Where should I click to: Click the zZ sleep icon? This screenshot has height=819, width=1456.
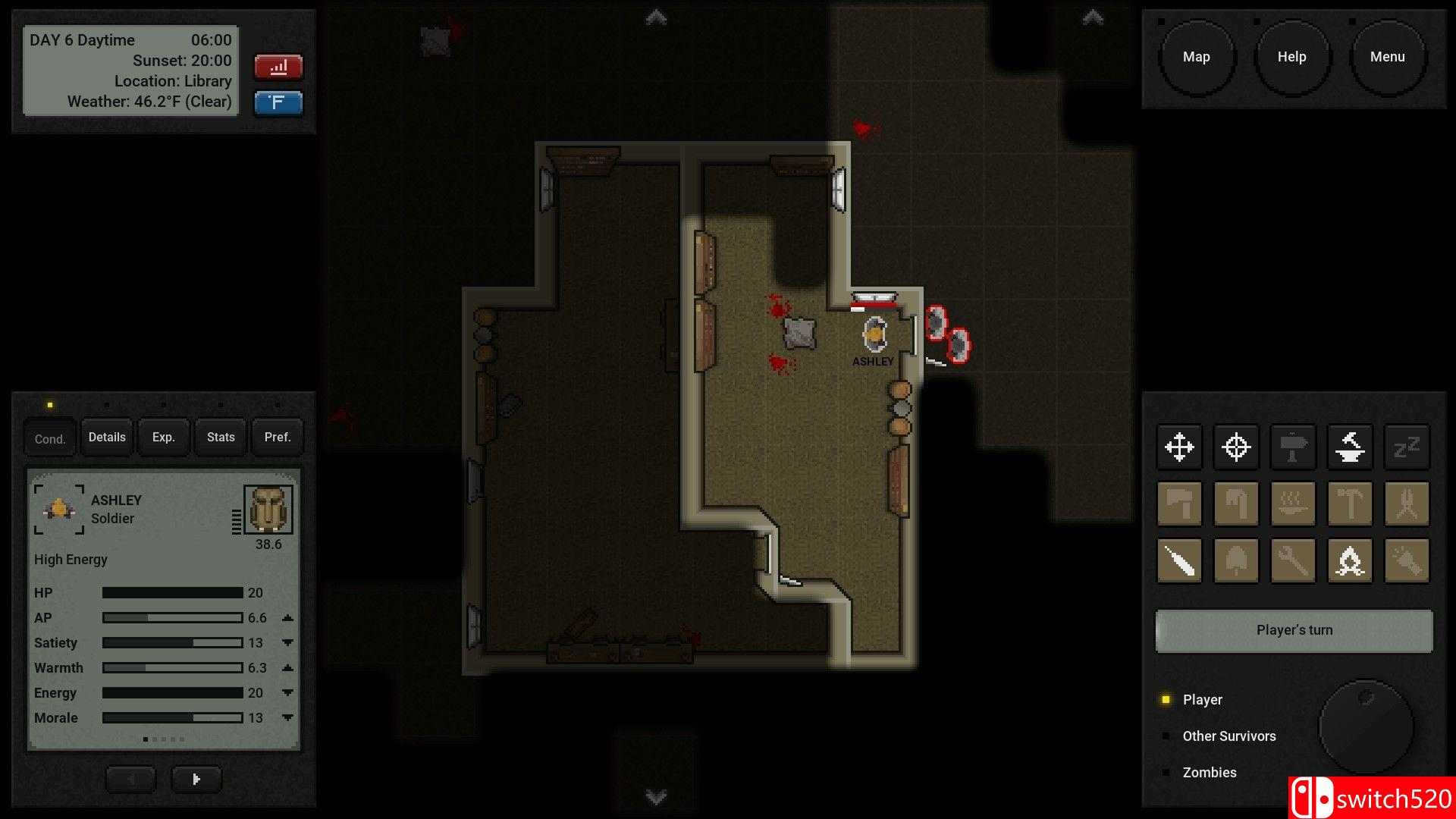click(x=1407, y=447)
